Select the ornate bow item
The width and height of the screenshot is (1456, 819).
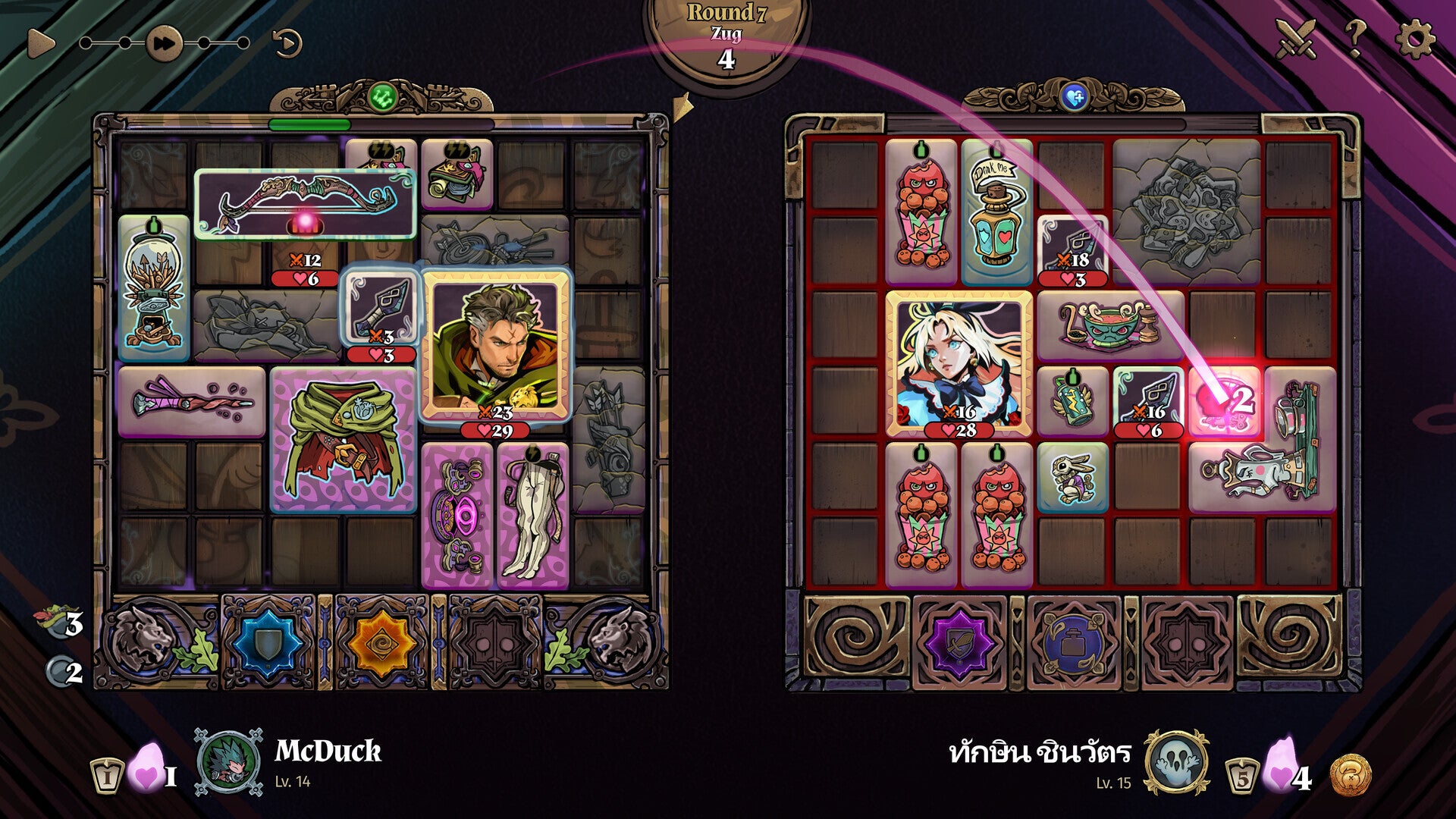click(x=305, y=203)
